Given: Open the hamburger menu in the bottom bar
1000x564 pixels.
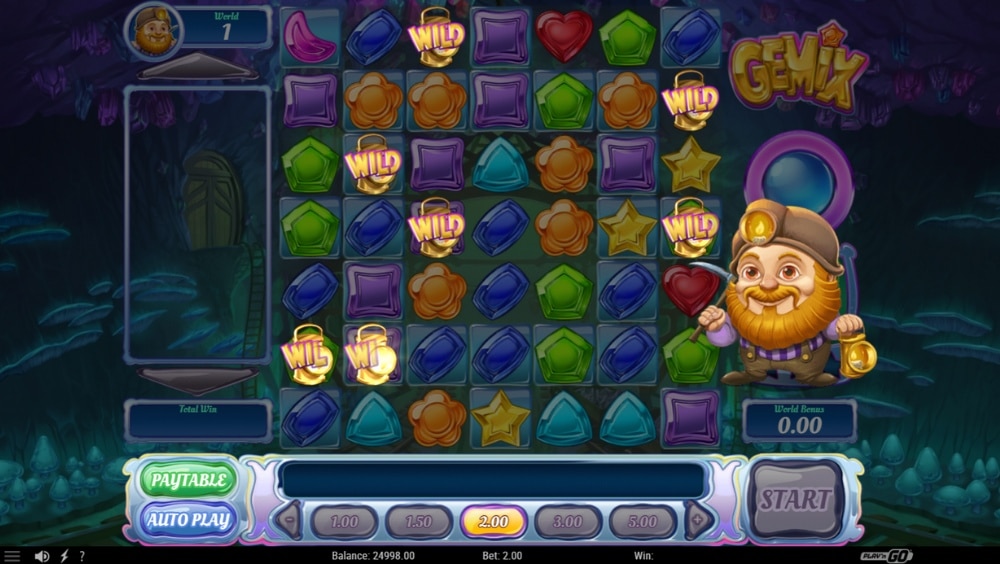Looking at the screenshot, I should pos(13,556).
